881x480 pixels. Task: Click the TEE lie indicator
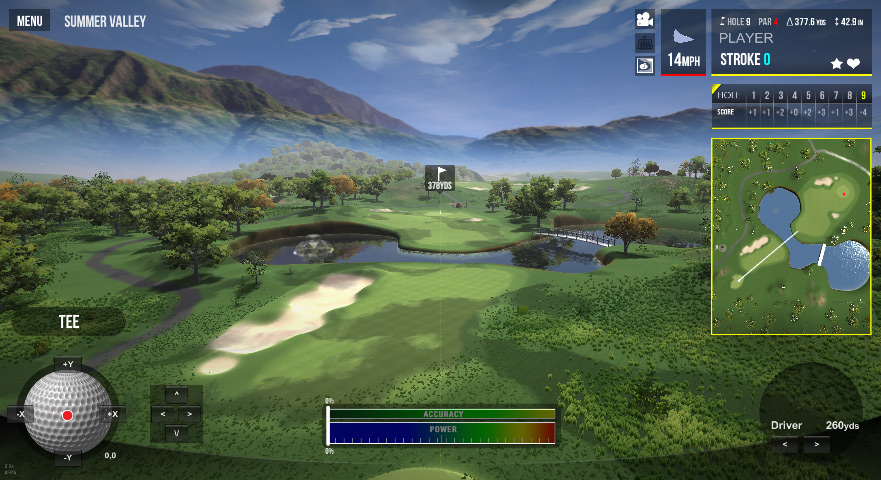coord(68,322)
